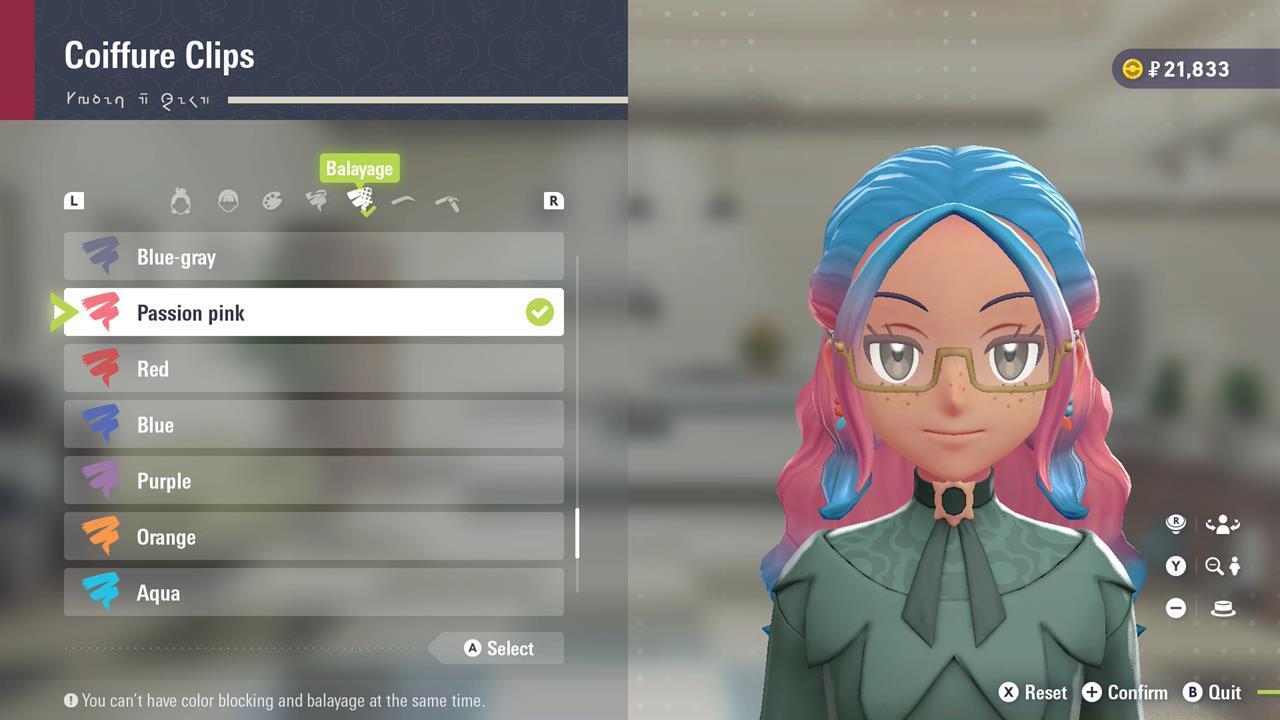
Task: Click the green checkmark on Passion pink
Action: pos(540,312)
